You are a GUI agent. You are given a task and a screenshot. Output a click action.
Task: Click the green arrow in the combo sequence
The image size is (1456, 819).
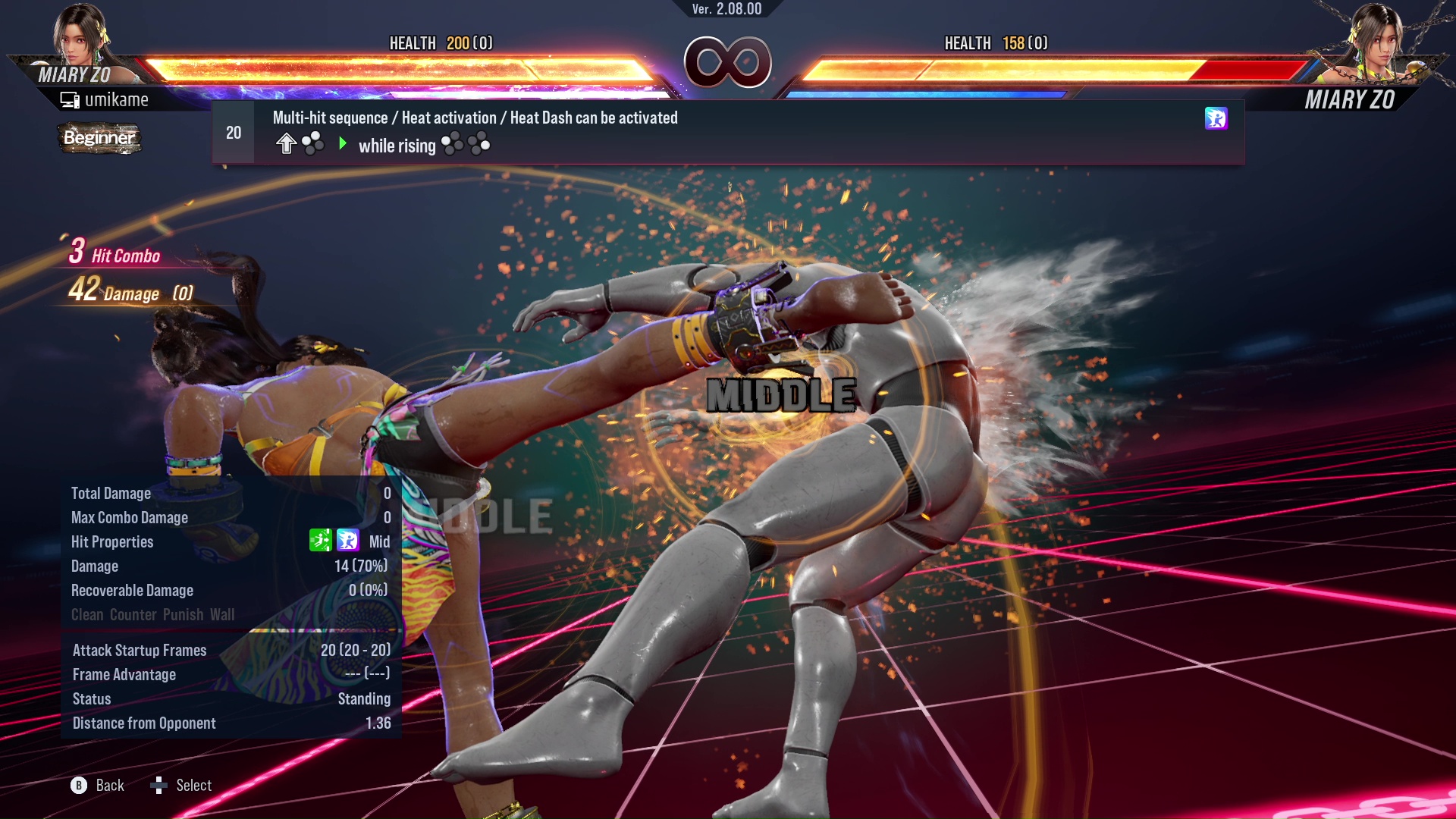point(343,144)
